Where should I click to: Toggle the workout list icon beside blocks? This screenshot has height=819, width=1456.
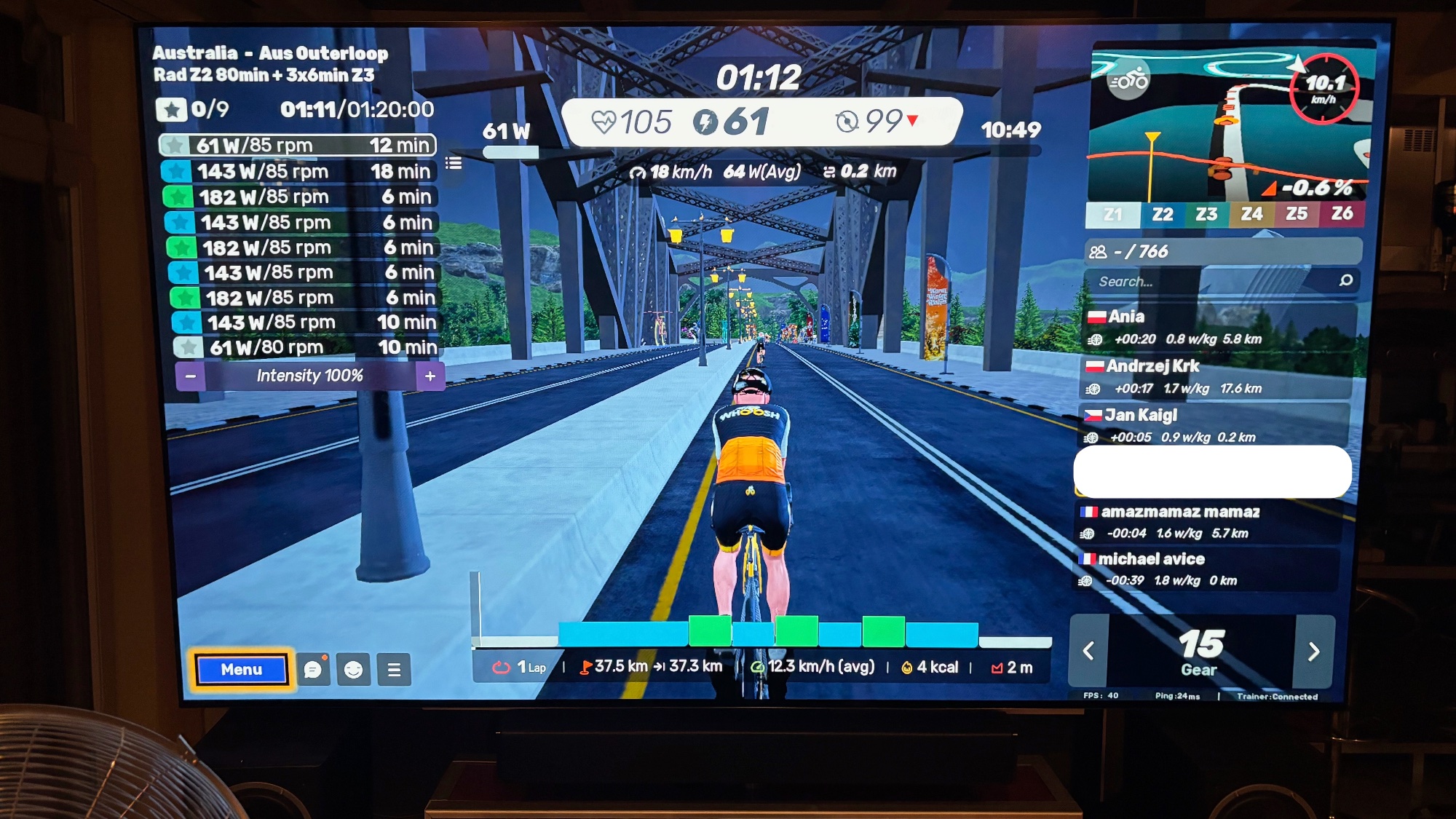[454, 163]
